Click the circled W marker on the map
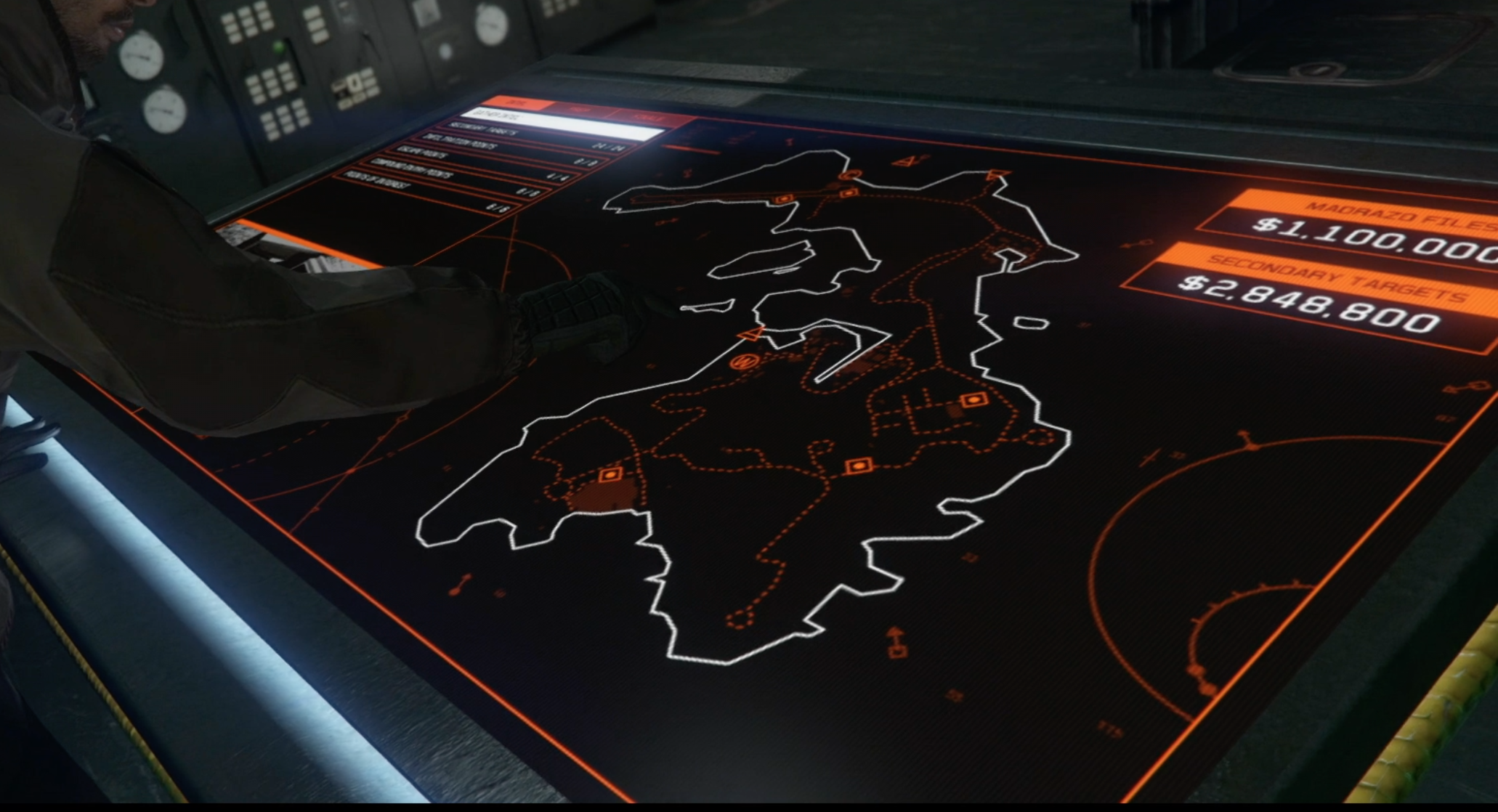The image size is (1498, 812). pyautogui.click(x=743, y=360)
